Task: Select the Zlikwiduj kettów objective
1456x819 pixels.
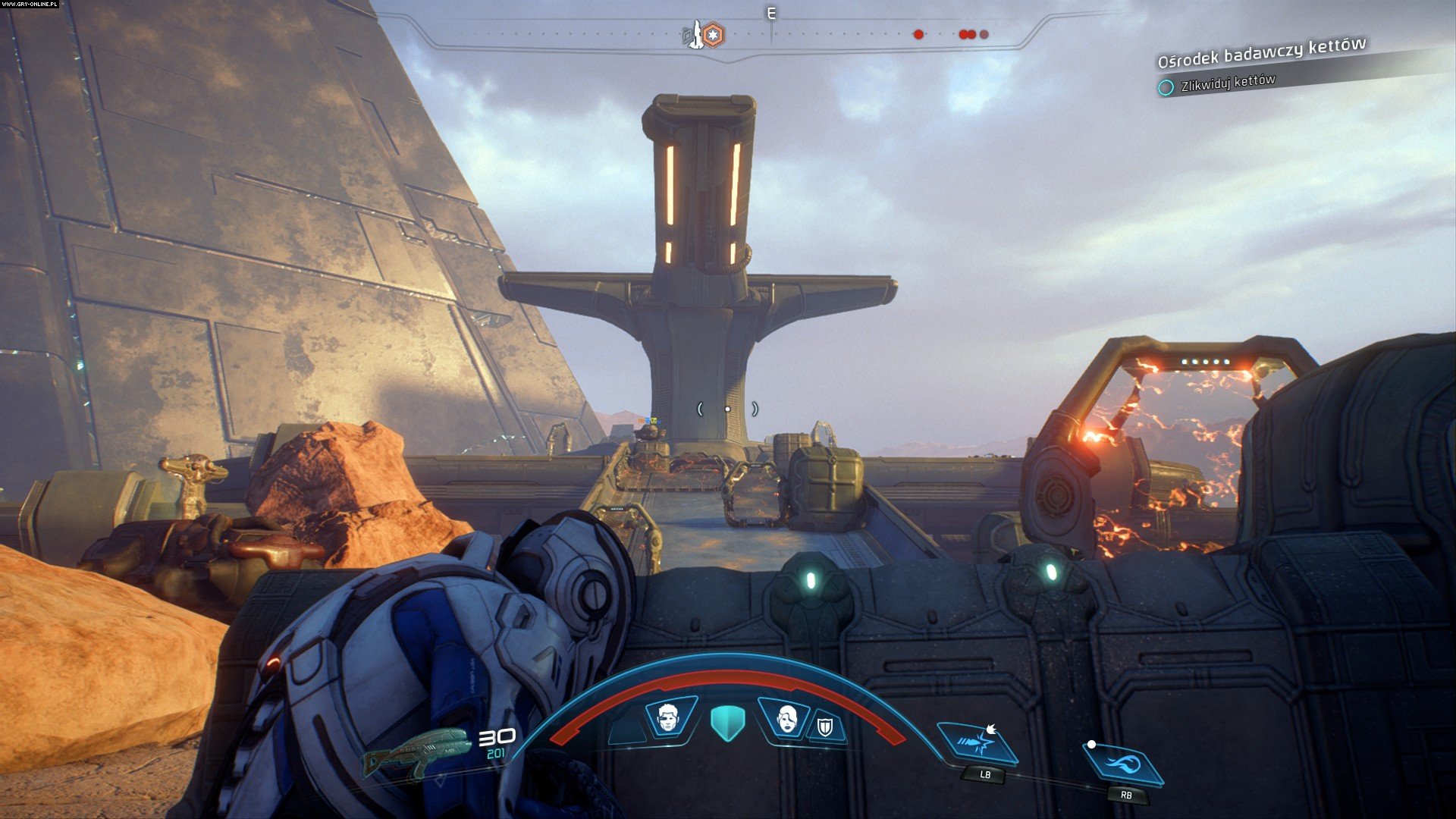Action: click(1227, 82)
